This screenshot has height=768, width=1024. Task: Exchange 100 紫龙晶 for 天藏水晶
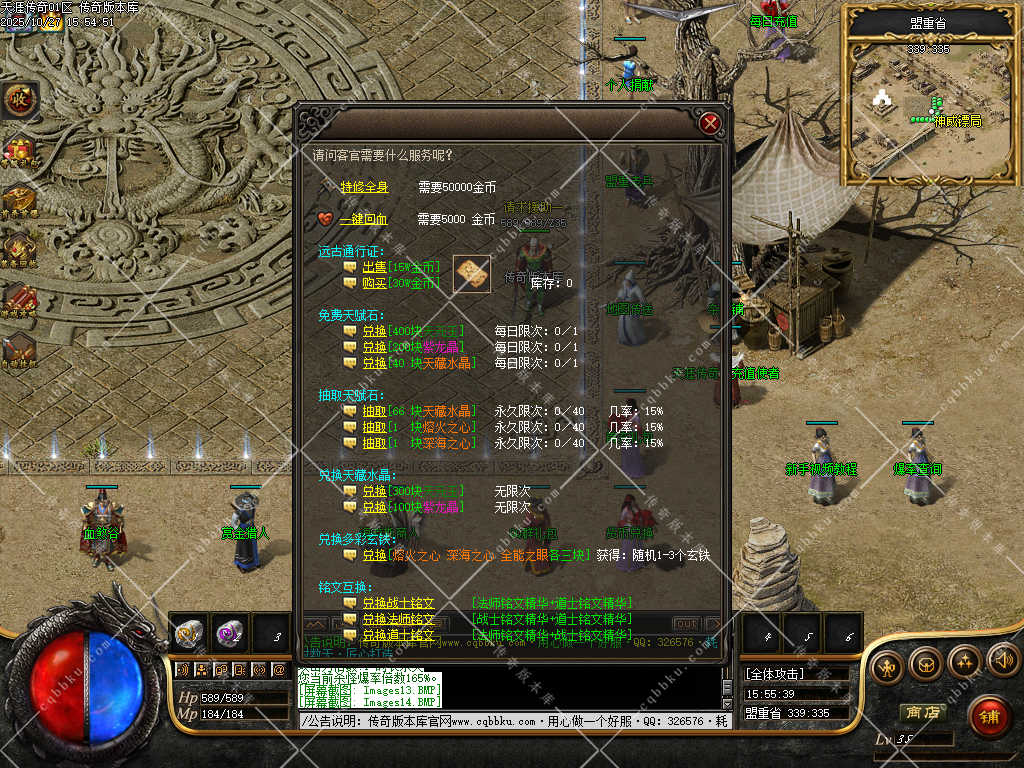(374, 507)
